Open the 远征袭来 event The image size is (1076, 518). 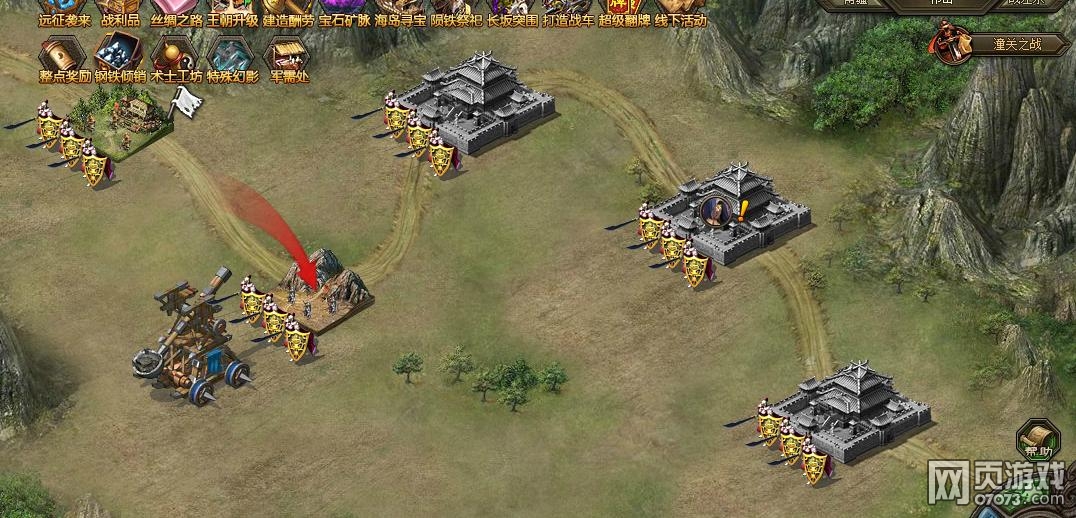pyautogui.click(x=63, y=10)
